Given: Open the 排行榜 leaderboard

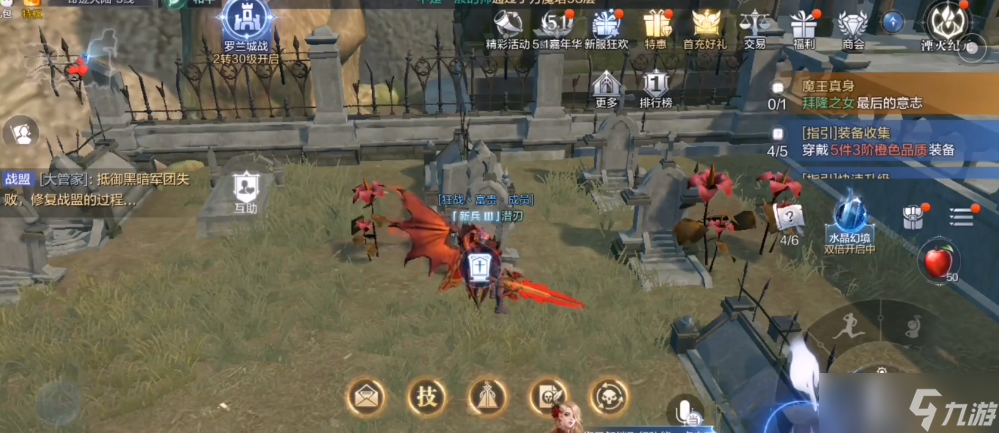Looking at the screenshot, I should (655, 87).
